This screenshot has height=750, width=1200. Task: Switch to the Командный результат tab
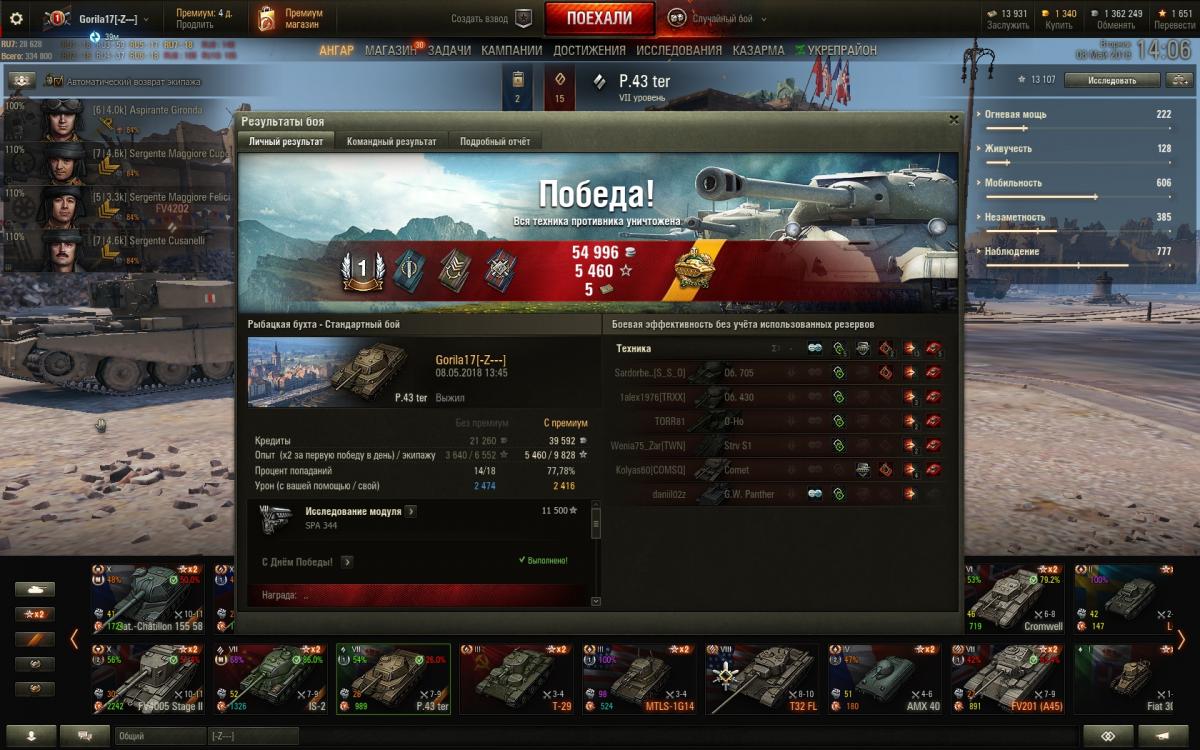tap(391, 142)
